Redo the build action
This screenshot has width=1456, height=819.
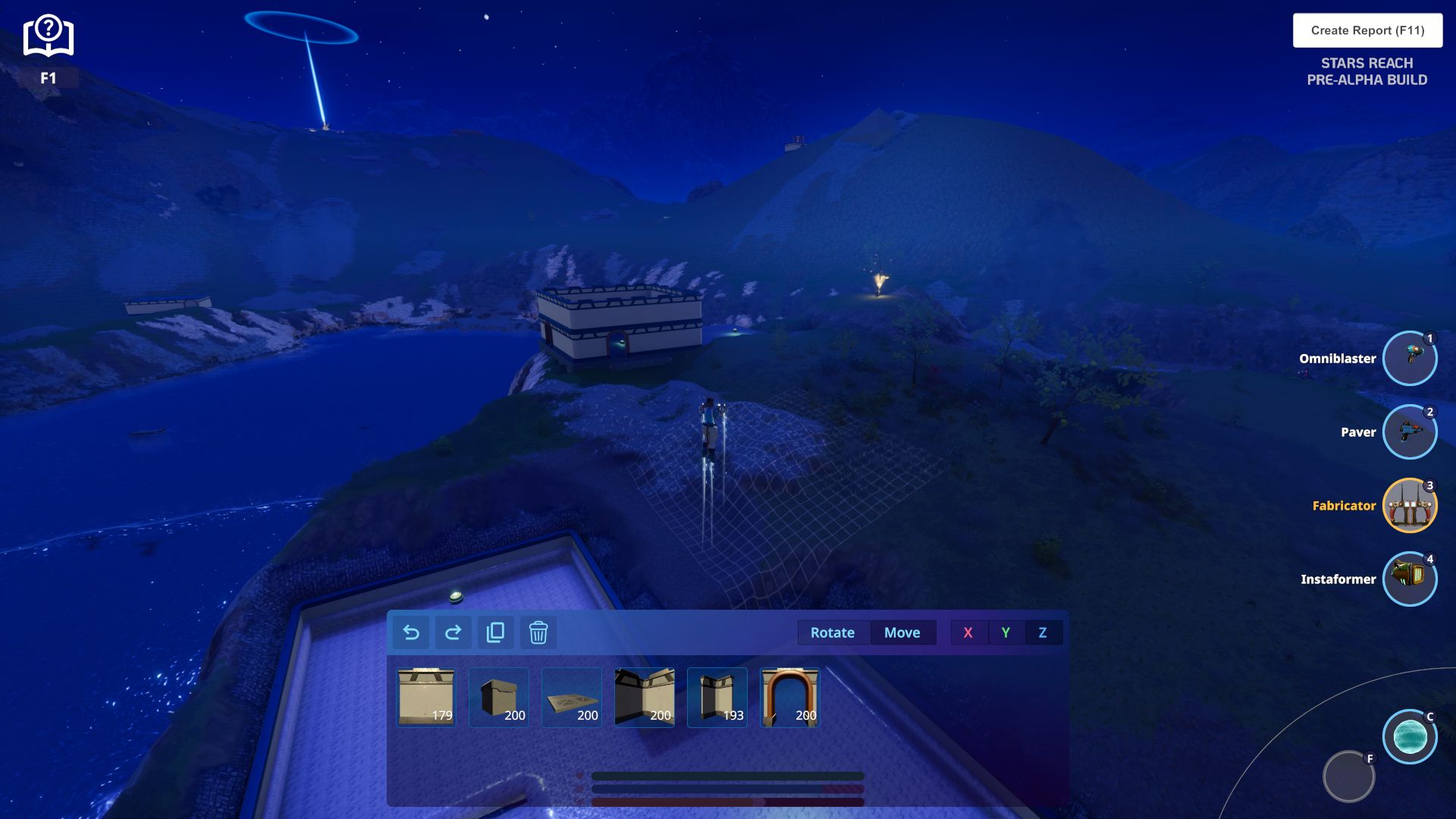pos(453,632)
